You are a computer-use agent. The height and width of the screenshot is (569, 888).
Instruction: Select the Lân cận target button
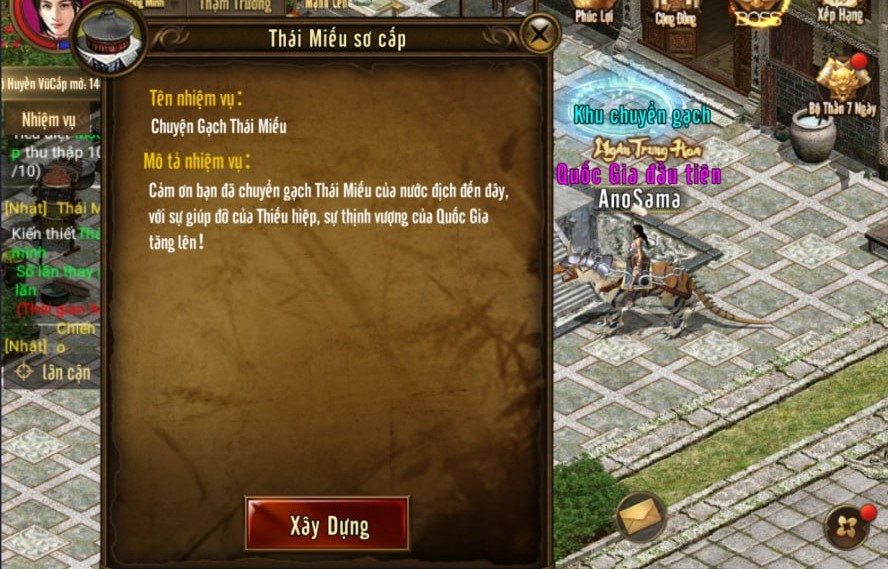click(53, 372)
